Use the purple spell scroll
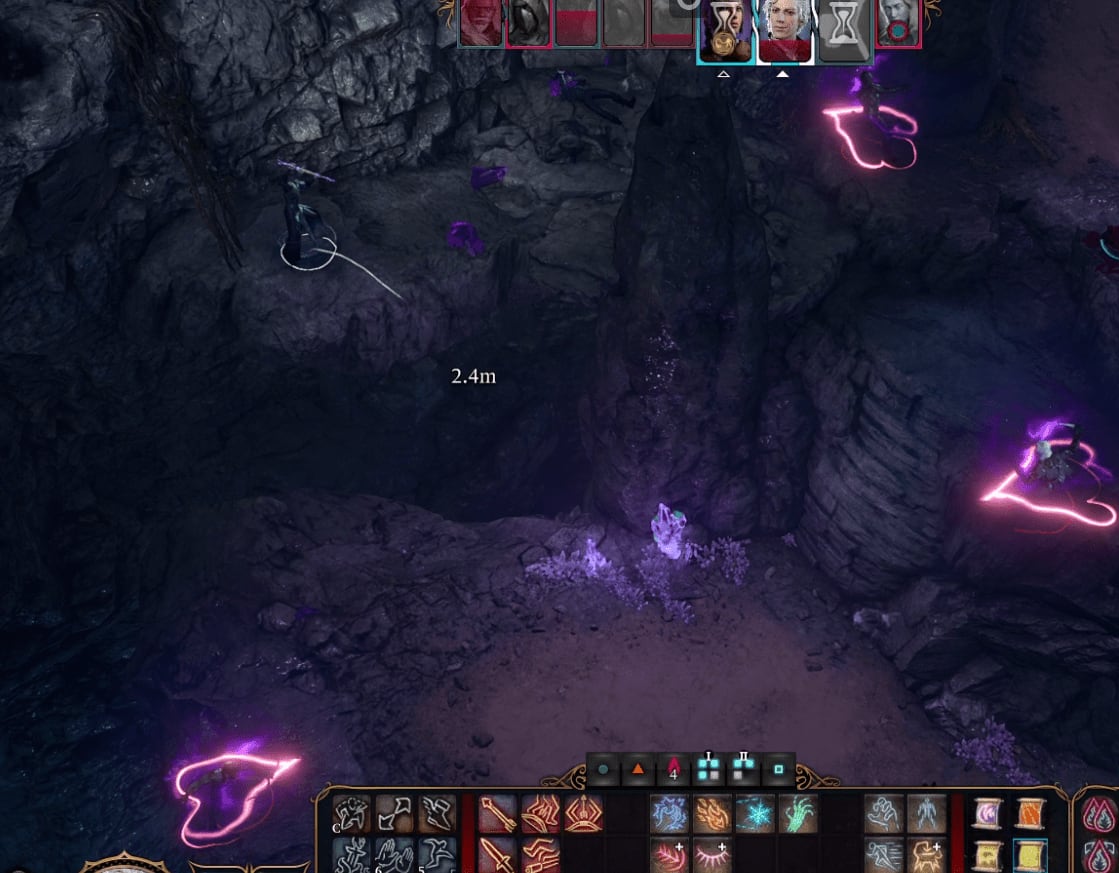The width and height of the screenshot is (1119, 873). coord(989,815)
